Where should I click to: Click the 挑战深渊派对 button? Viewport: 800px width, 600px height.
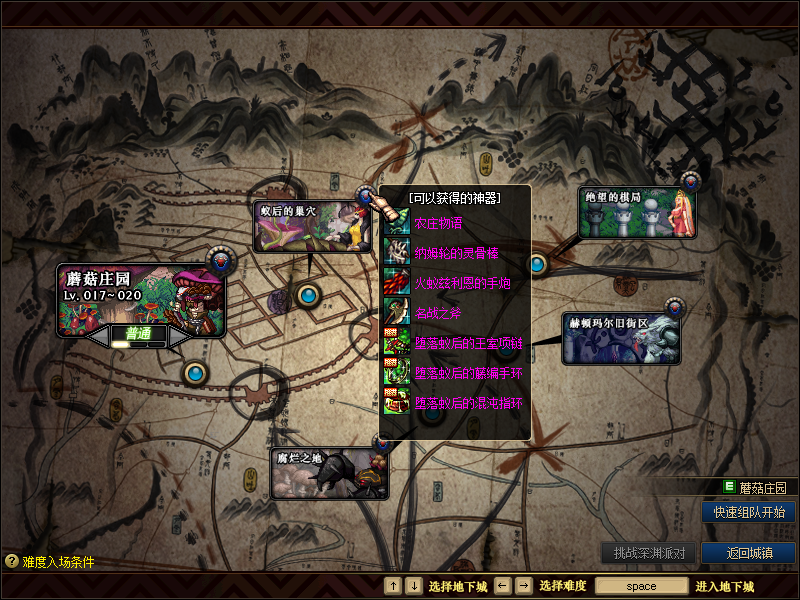click(x=649, y=553)
